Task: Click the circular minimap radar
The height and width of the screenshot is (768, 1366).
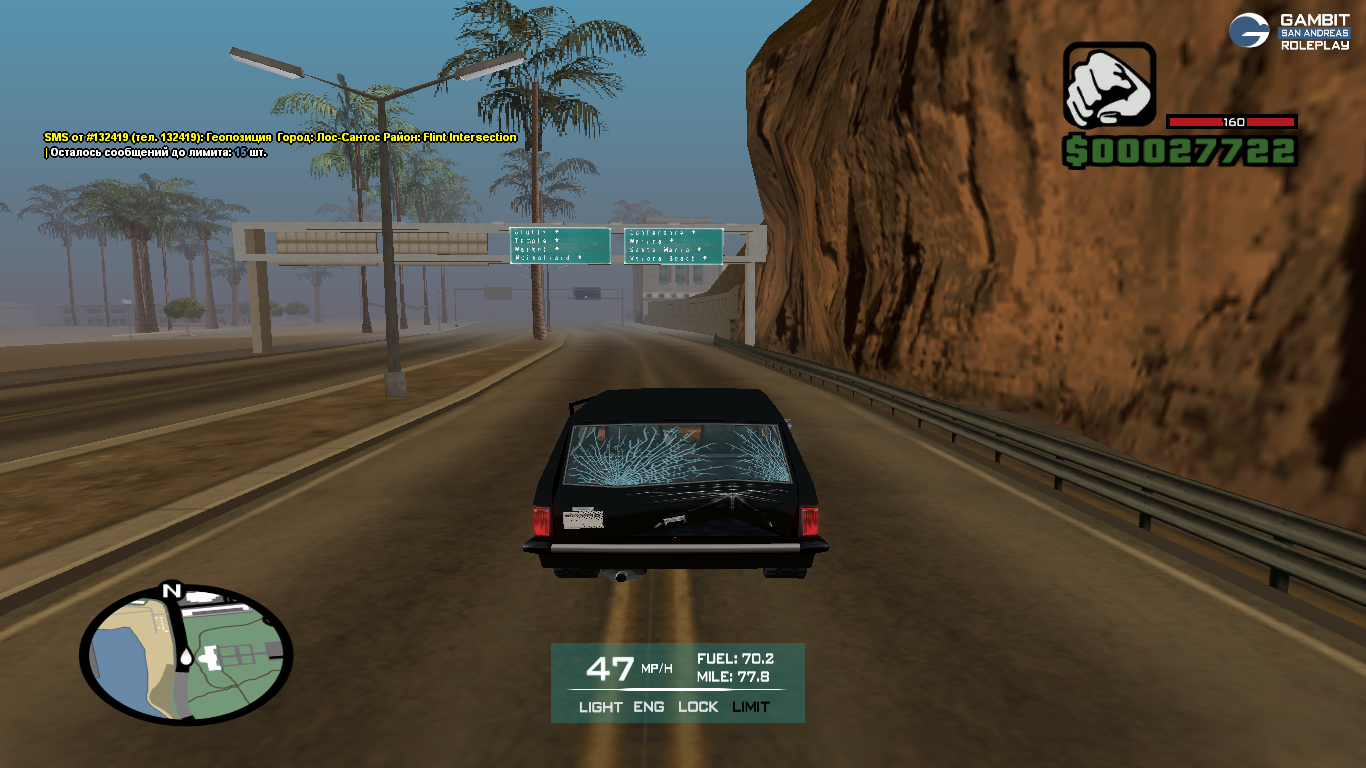Action: pyautogui.click(x=186, y=656)
